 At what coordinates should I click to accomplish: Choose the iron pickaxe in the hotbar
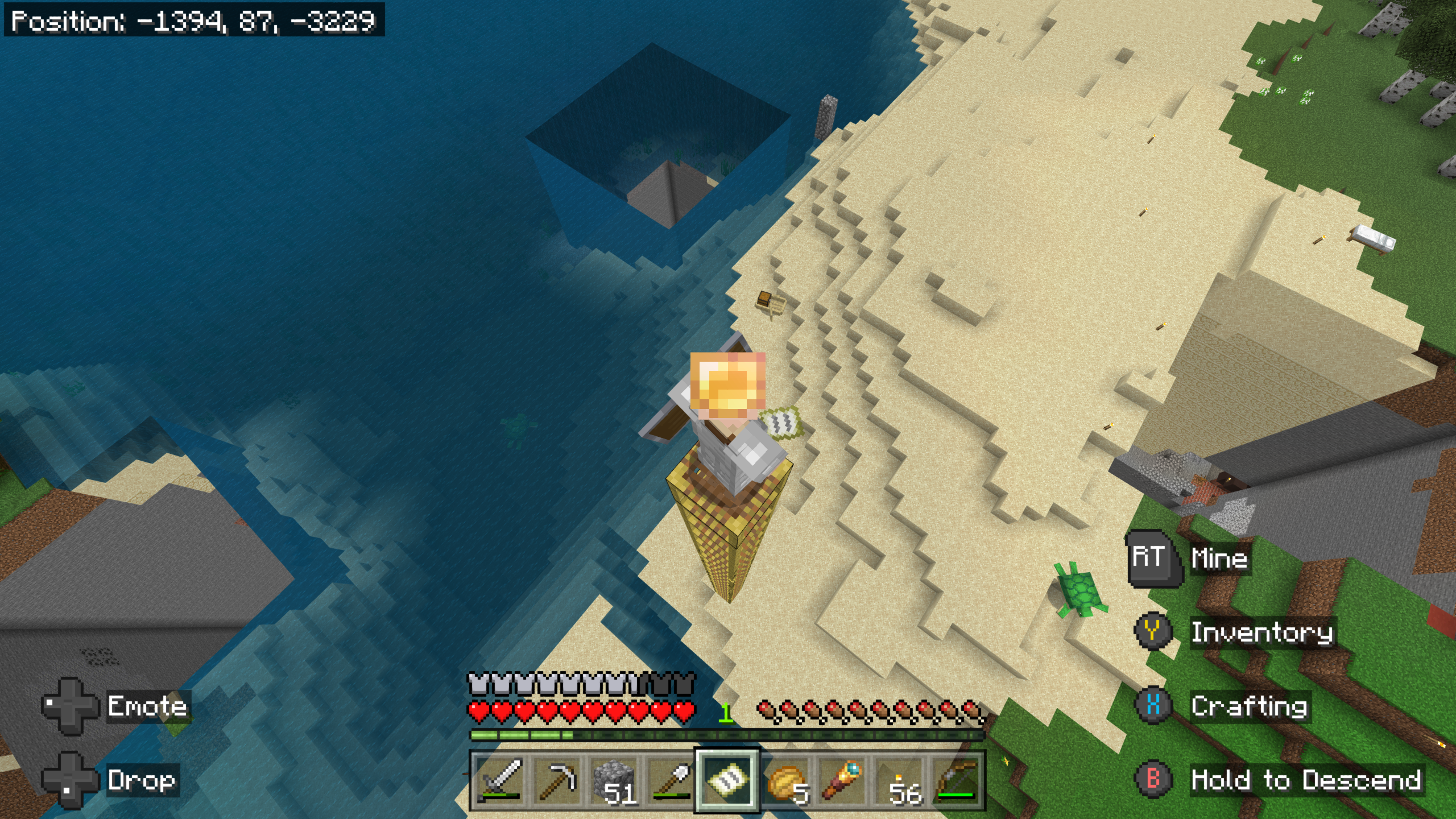point(556,779)
